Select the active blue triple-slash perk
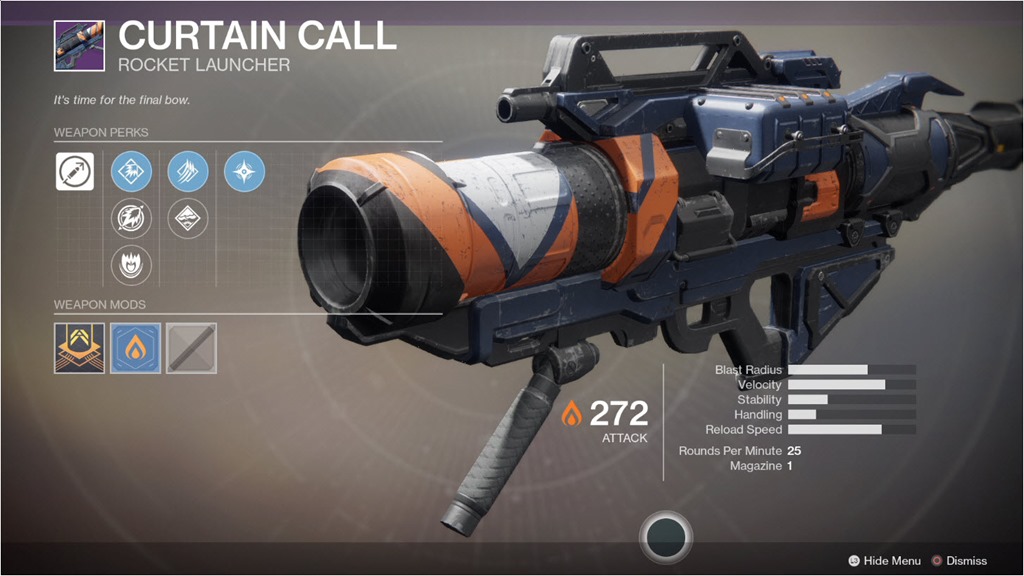 [x=188, y=172]
